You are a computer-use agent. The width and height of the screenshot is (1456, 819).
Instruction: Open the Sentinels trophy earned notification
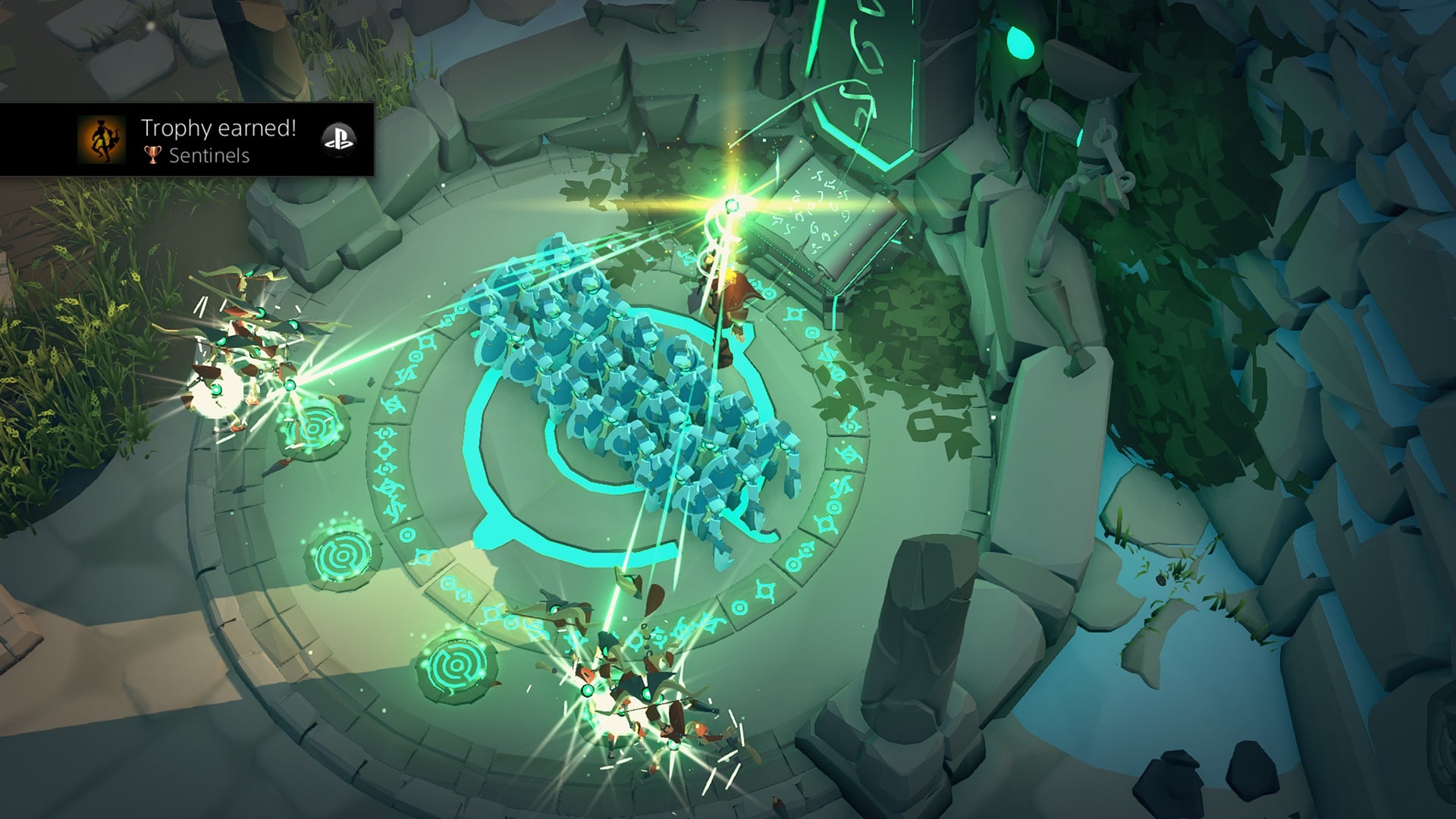(x=218, y=140)
